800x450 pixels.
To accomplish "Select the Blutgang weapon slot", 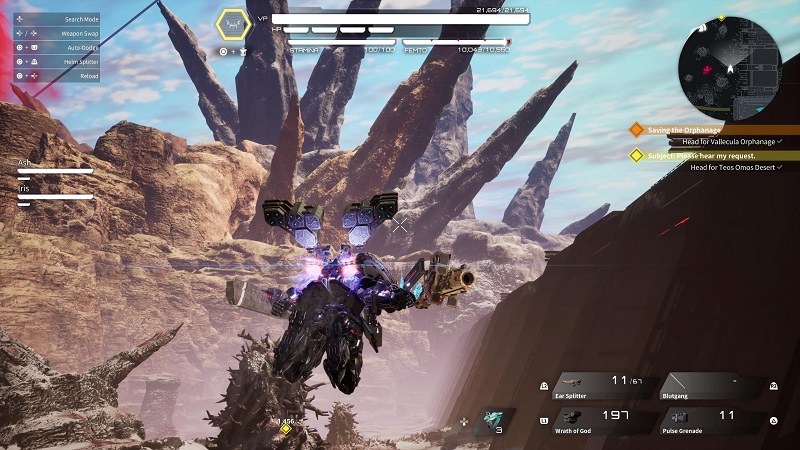I will tap(712, 385).
